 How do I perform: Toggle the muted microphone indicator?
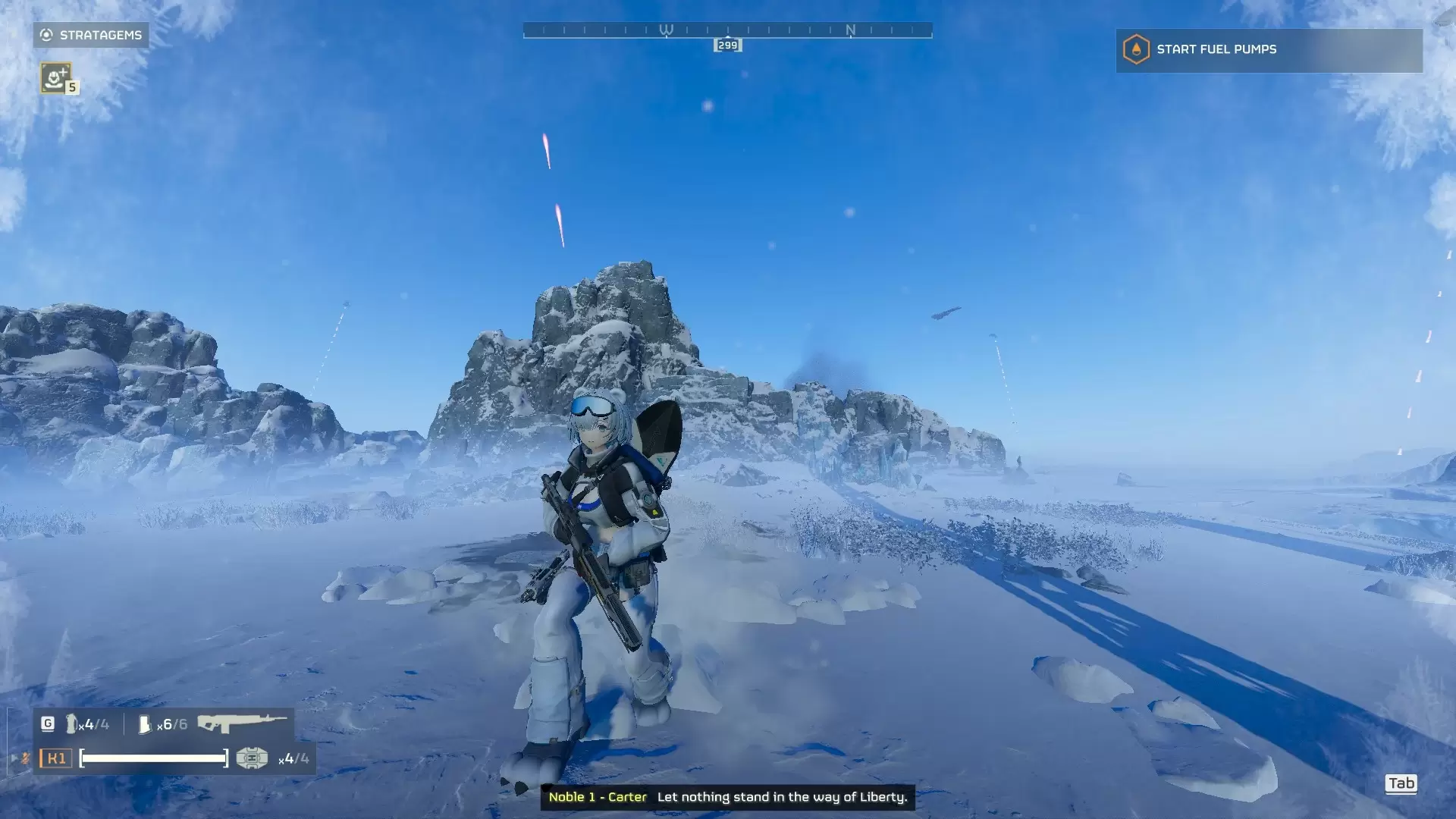(26, 759)
